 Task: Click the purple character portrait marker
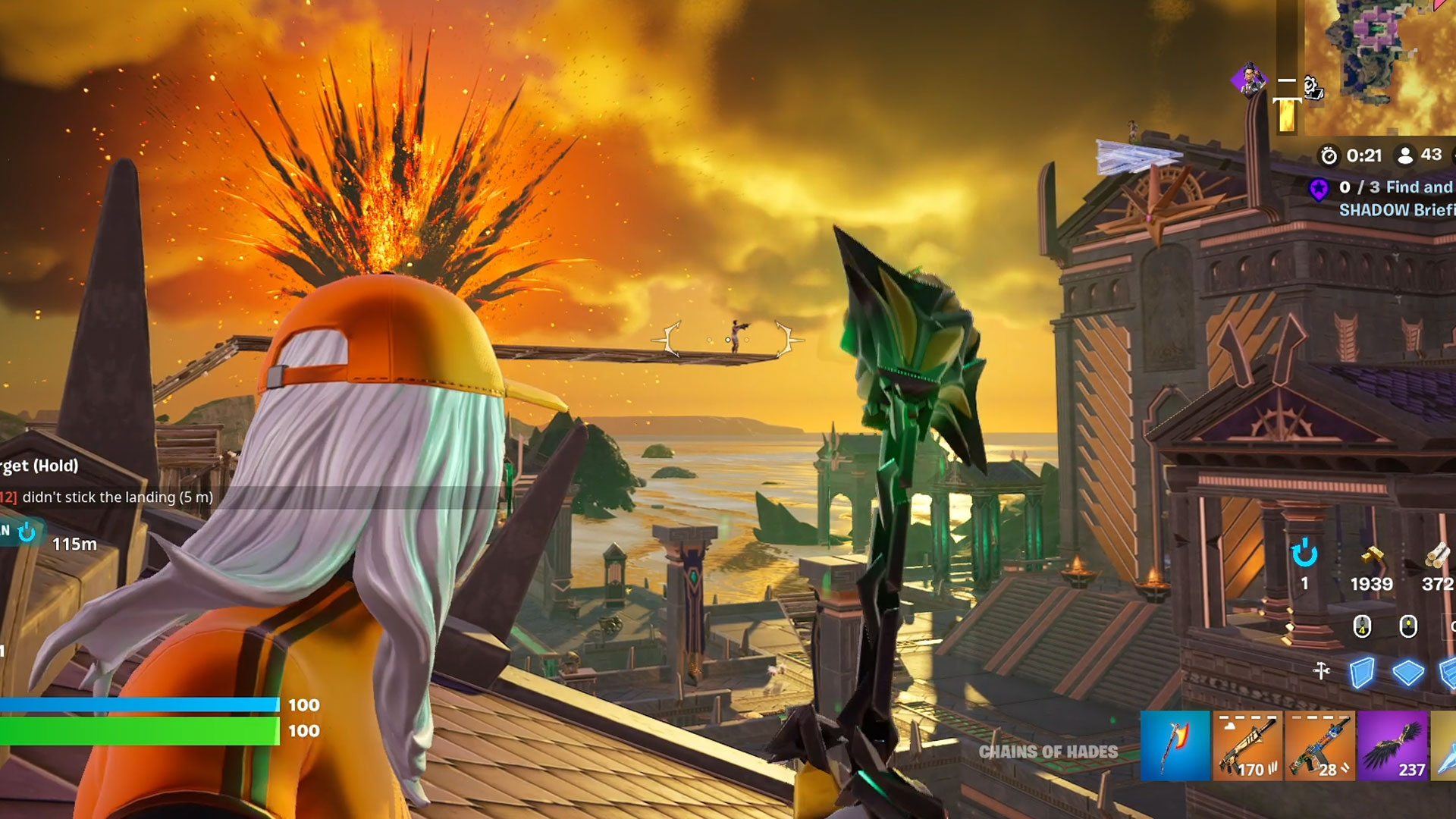tap(1247, 80)
